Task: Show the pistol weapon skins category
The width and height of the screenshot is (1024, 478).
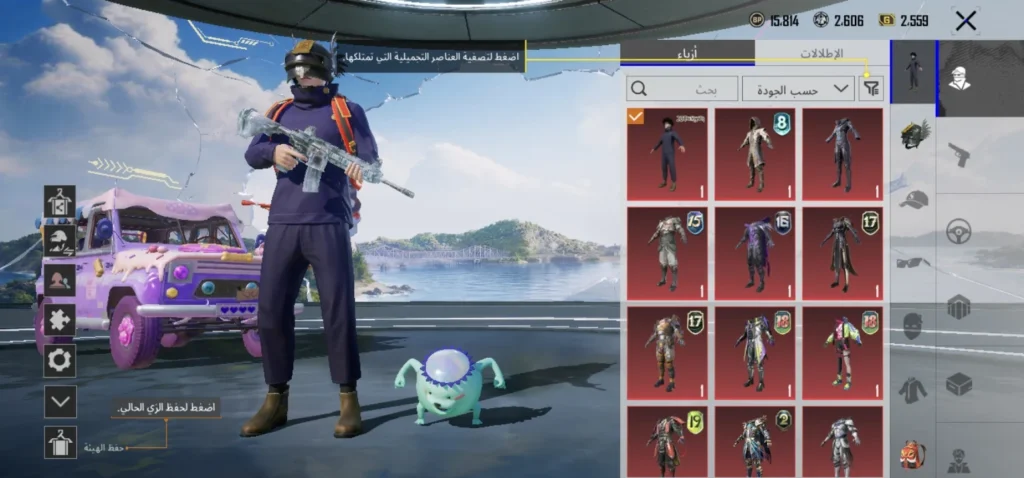Action: click(x=959, y=155)
